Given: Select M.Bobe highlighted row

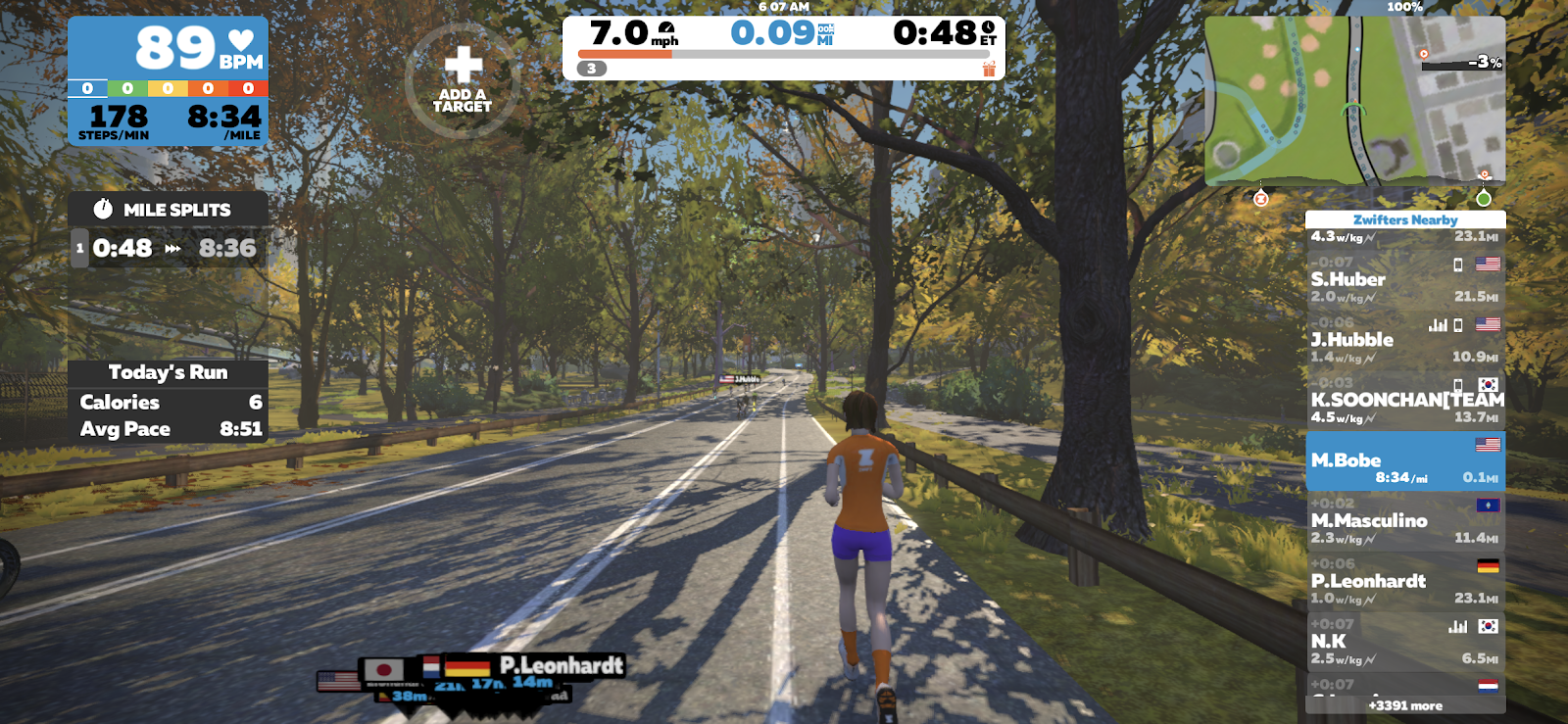Looking at the screenshot, I should coord(1404,460).
